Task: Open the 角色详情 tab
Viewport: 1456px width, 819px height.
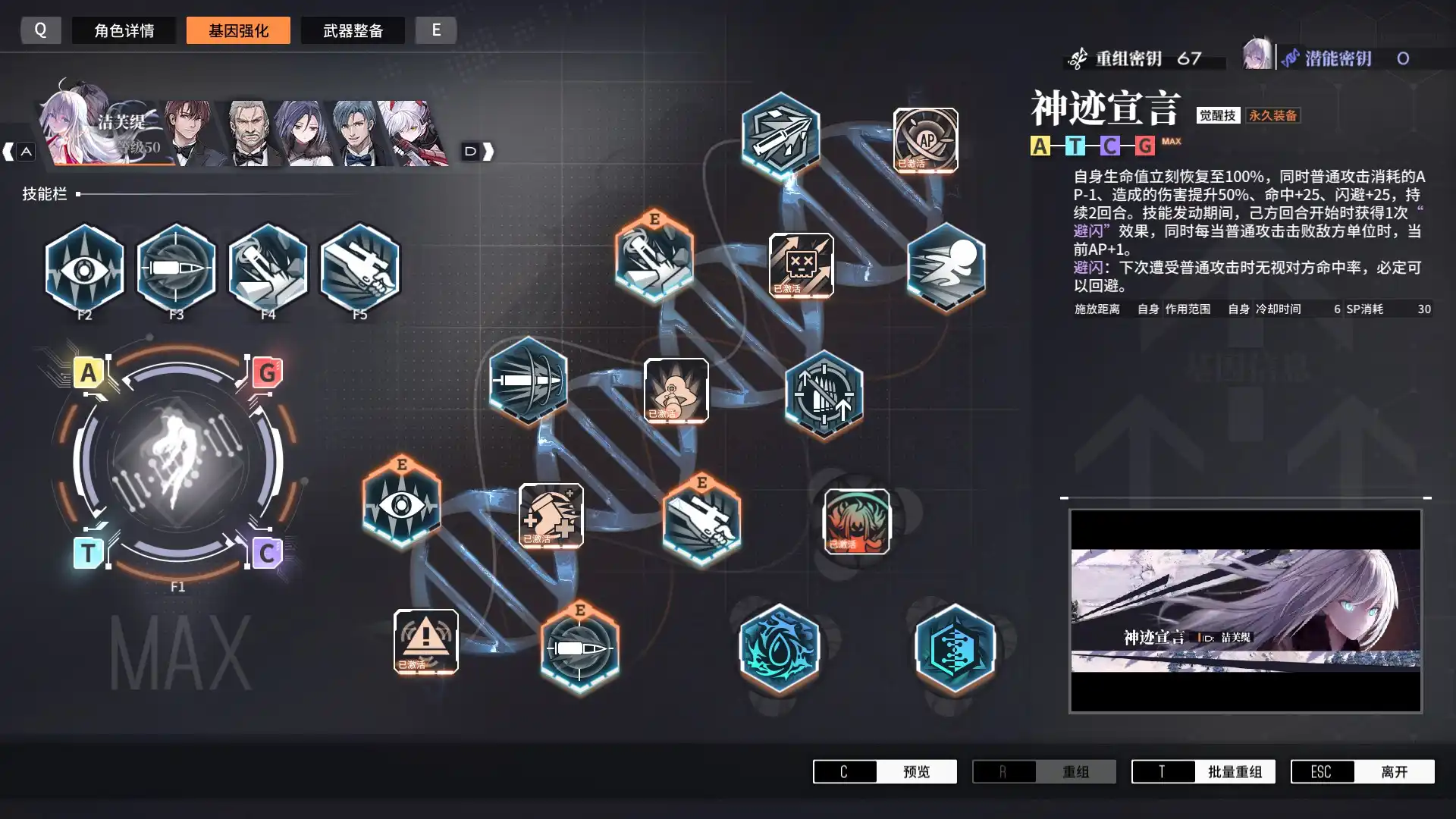Action: [124, 30]
